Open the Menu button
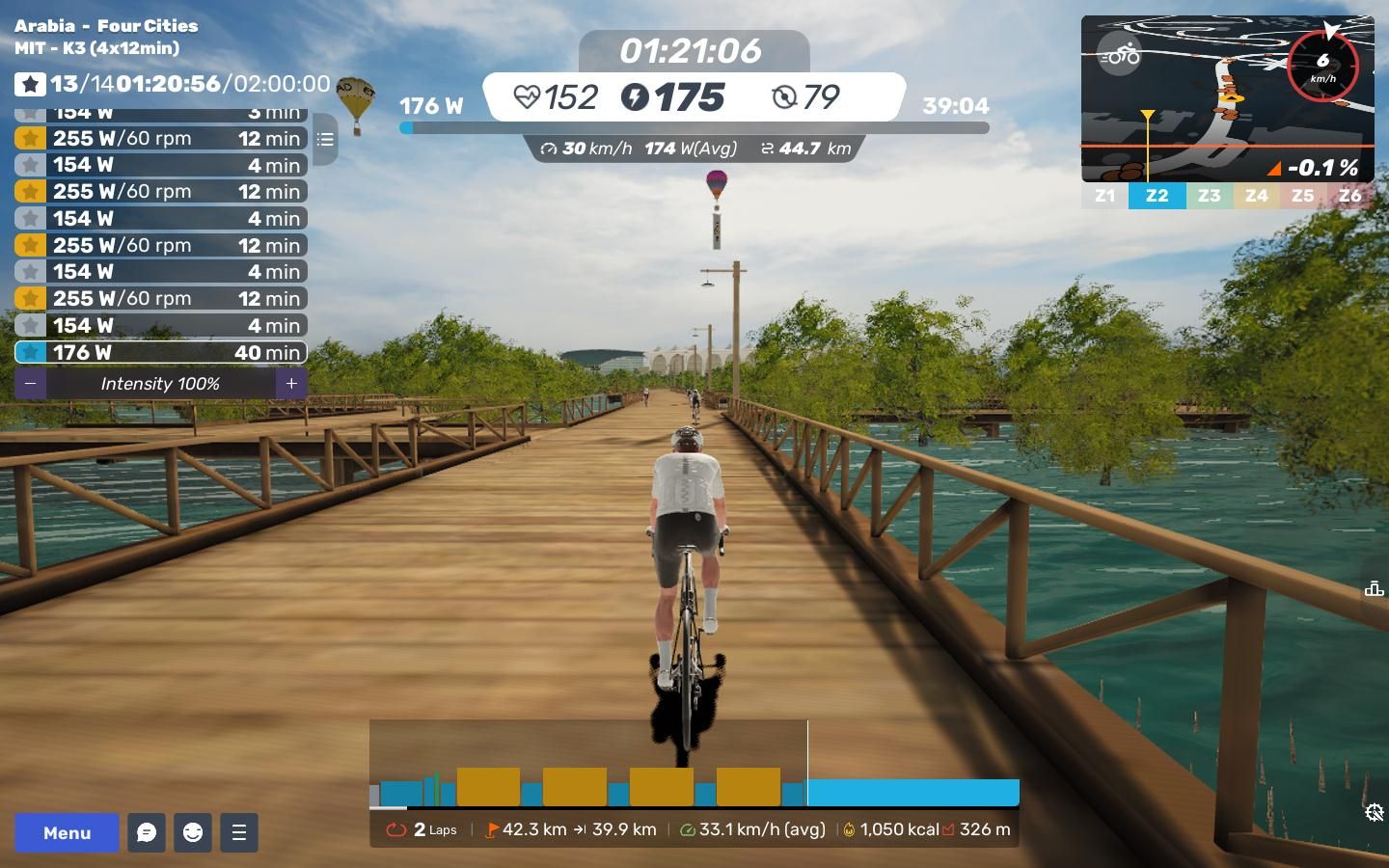Viewport: 1389px width, 868px height. 67,832
